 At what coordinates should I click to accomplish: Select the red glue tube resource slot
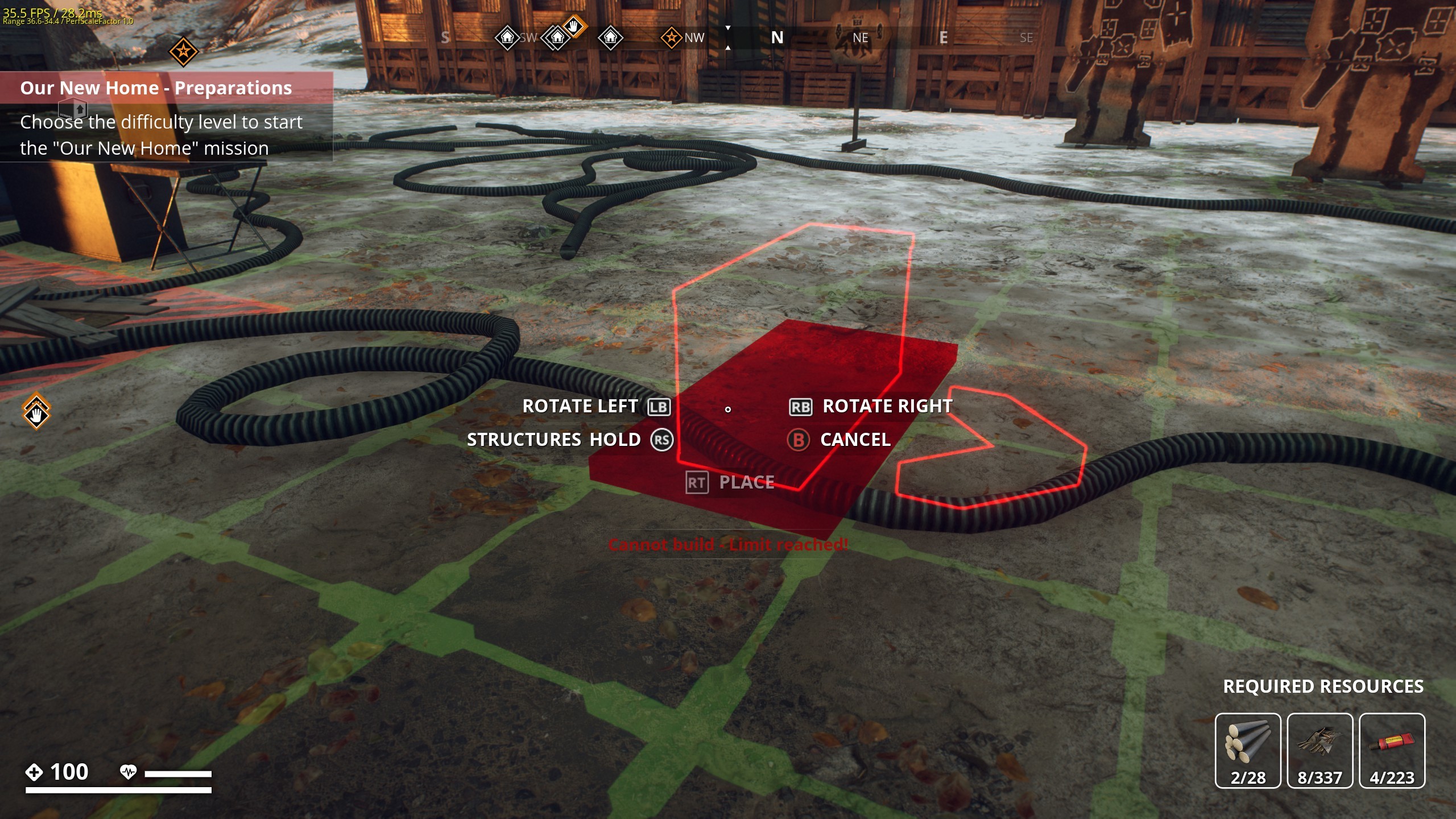1391,750
